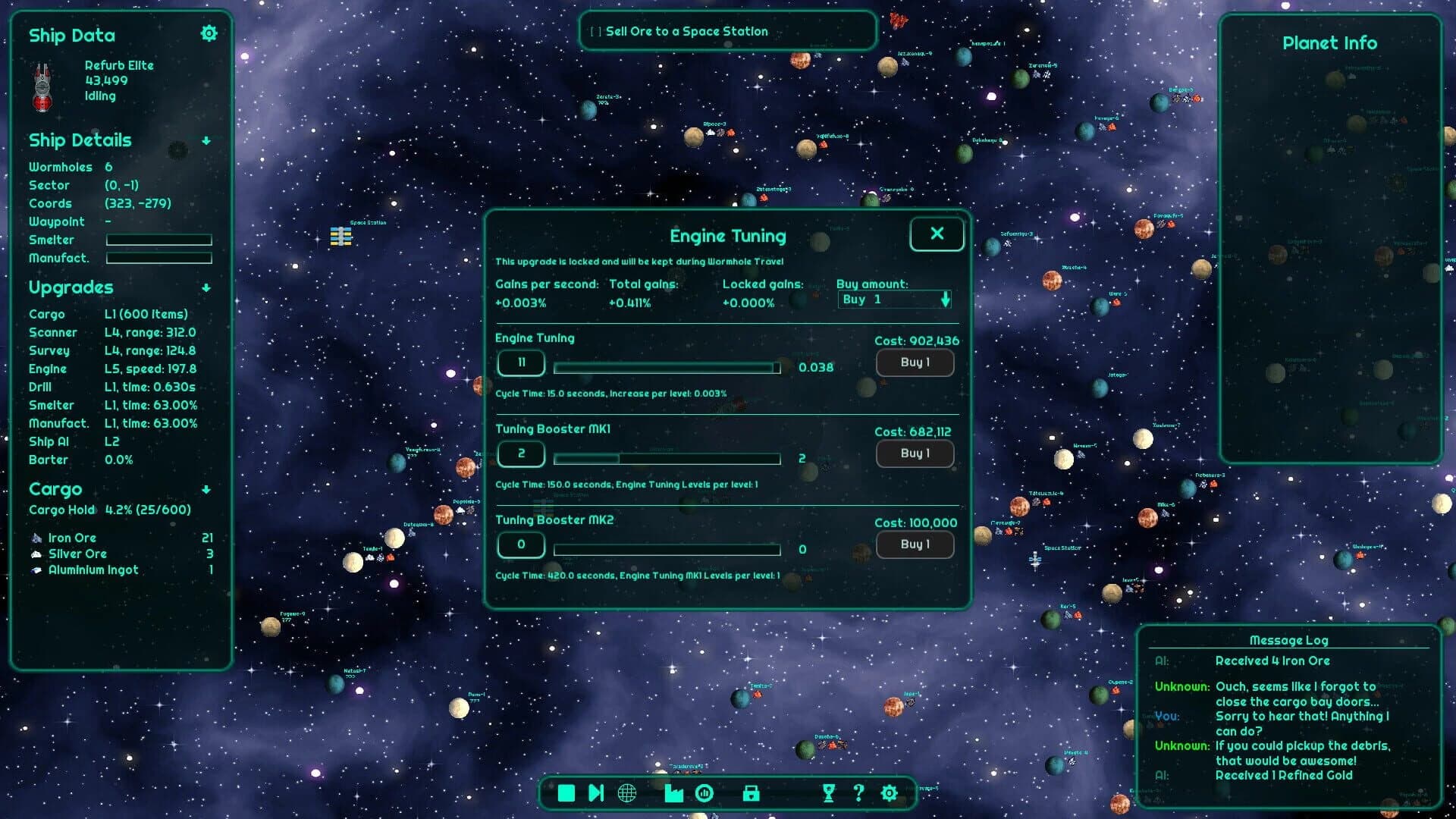Click Sell Ore to a Space Station
1456x819 pixels.
pyautogui.click(x=727, y=31)
